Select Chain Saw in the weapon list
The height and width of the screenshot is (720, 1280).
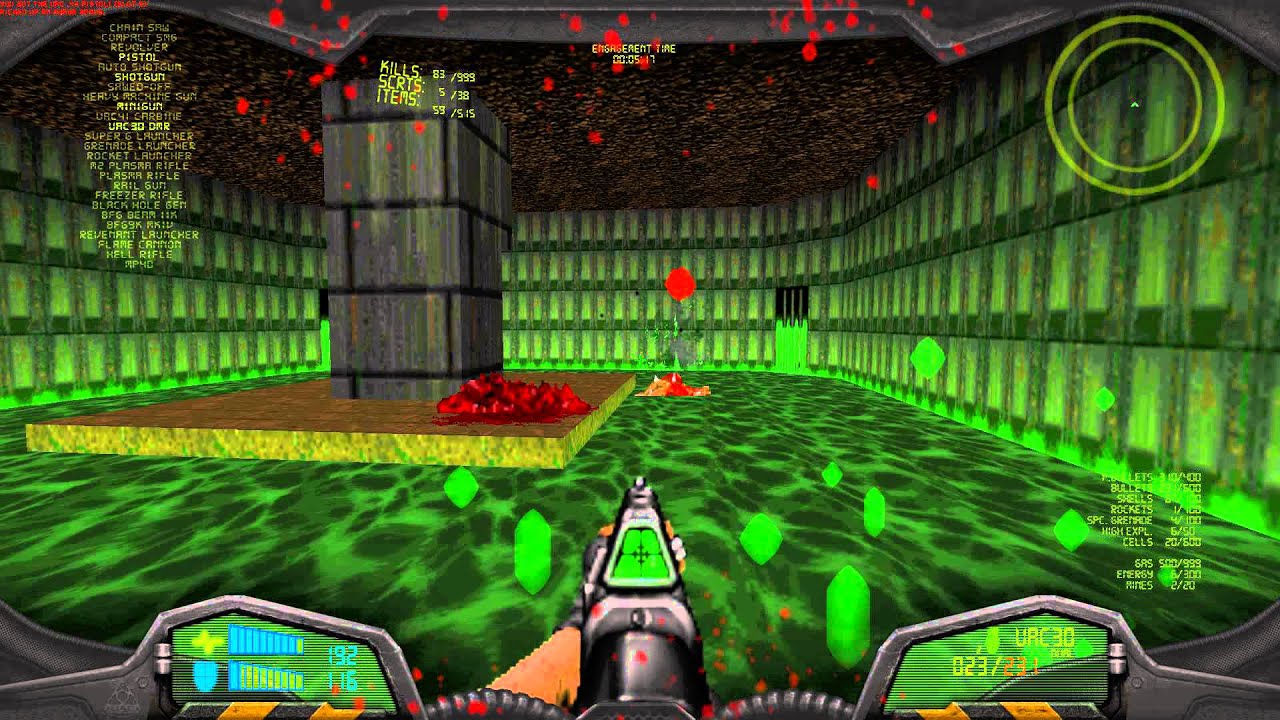pyautogui.click(x=139, y=28)
